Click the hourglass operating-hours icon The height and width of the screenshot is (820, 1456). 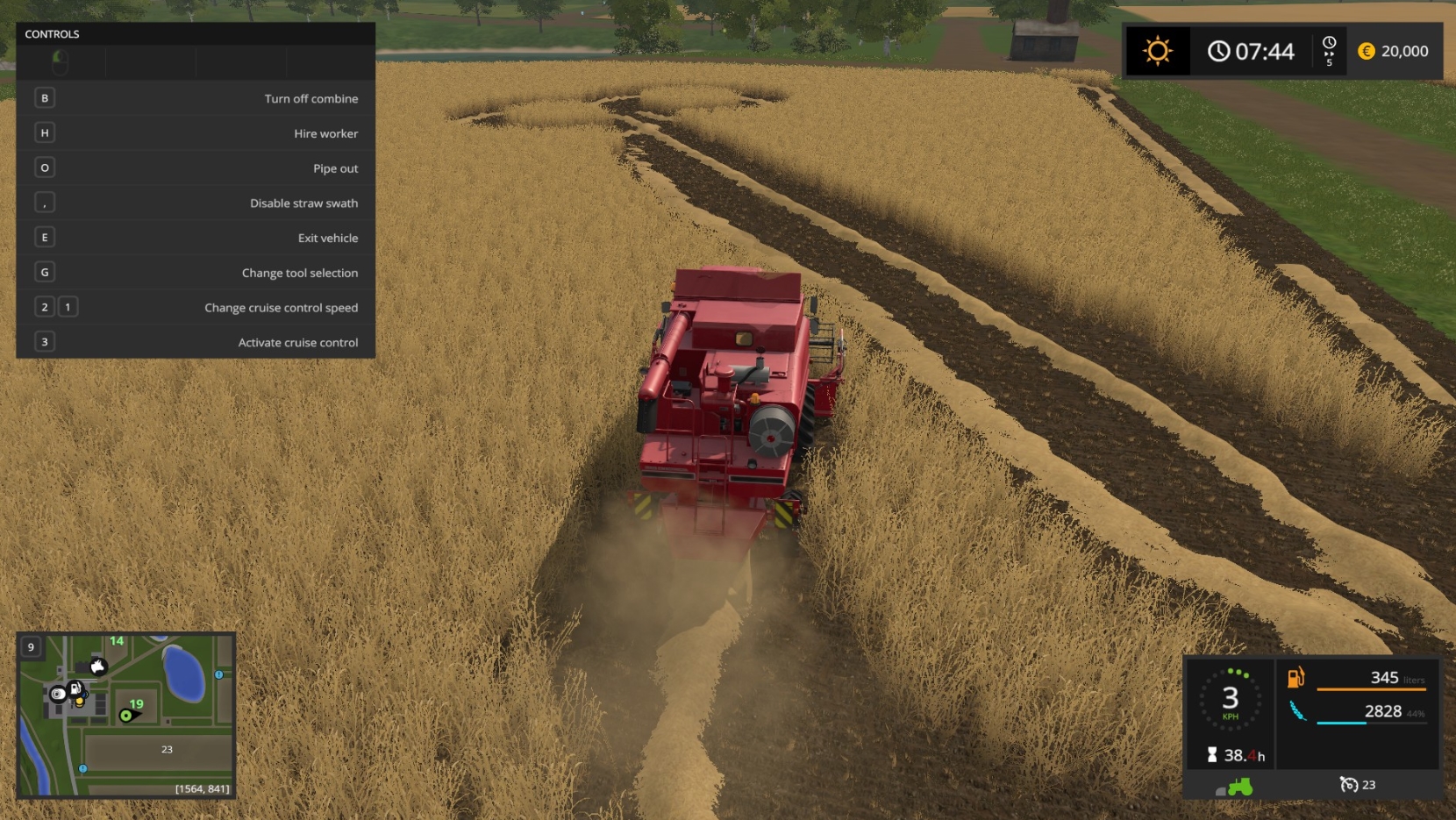point(1213,754)
